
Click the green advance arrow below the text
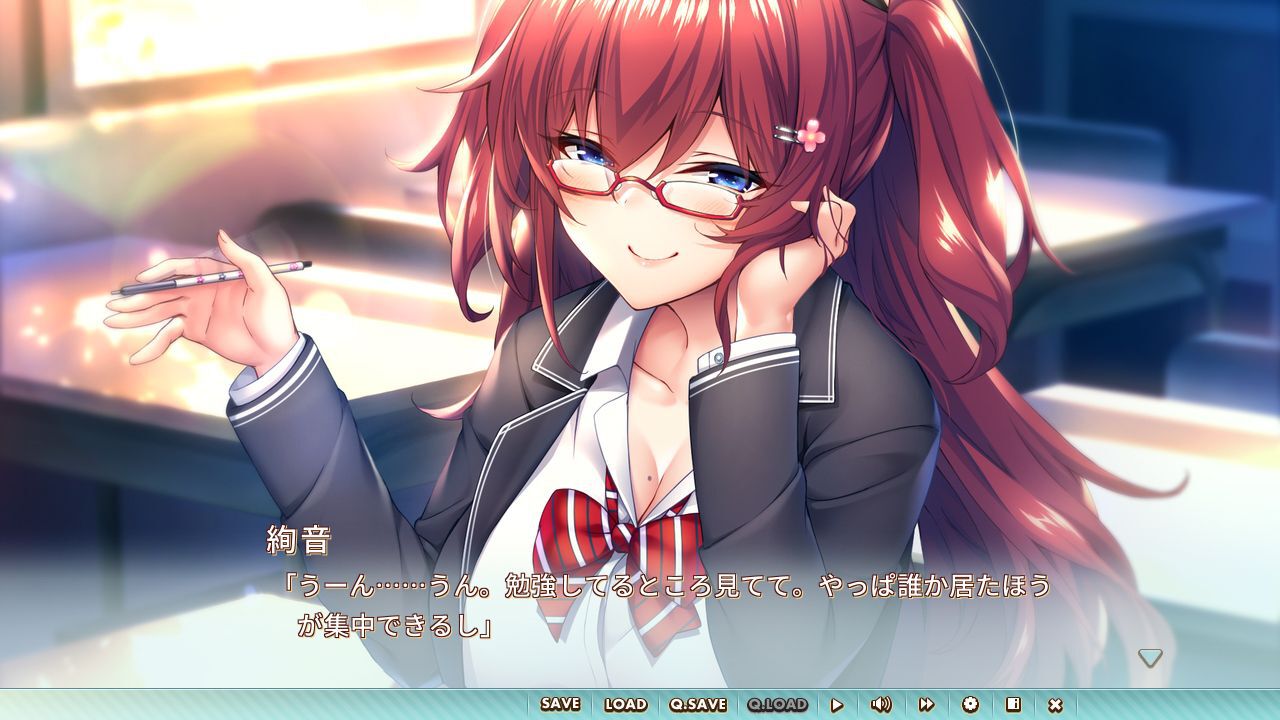coord(1152,657)
